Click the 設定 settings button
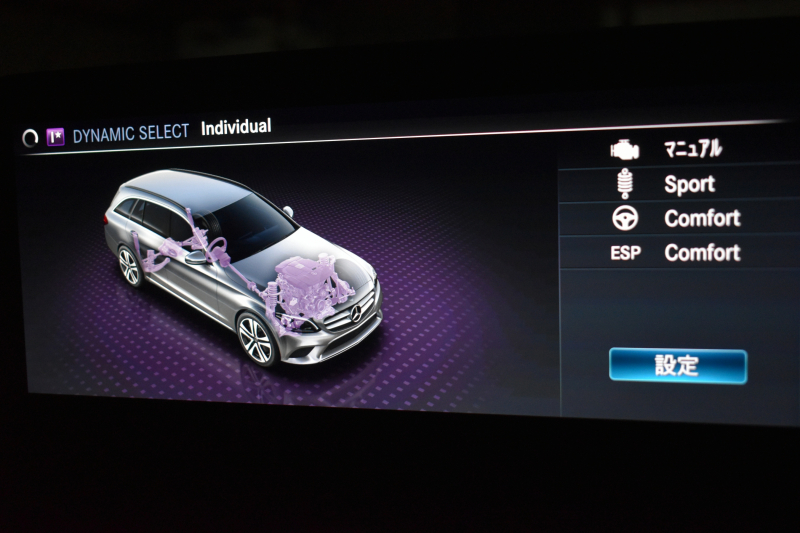The height and width of the screenshot is (533, 800). click(677, 365)
